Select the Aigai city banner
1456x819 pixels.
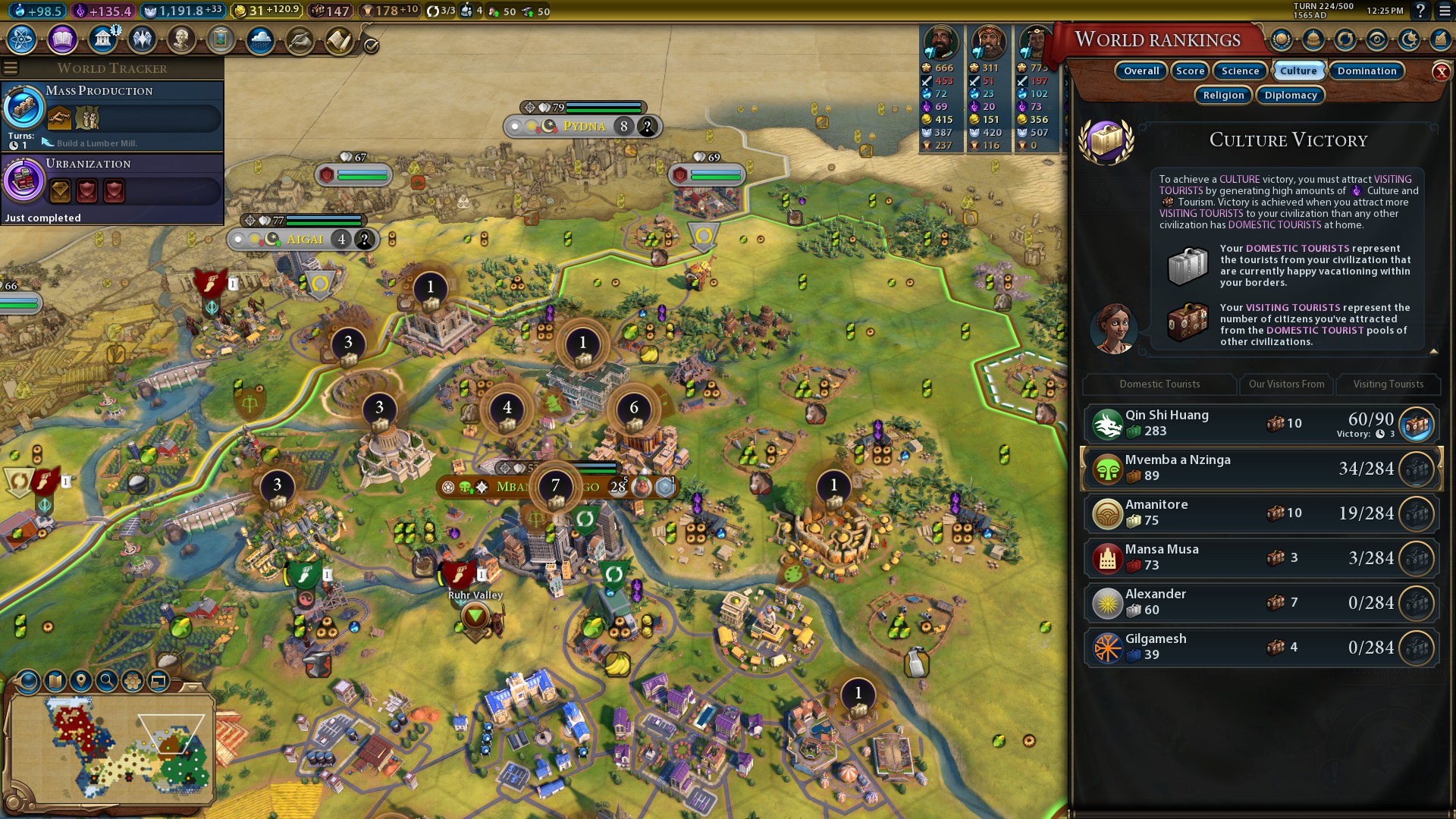tap(304, 240)
